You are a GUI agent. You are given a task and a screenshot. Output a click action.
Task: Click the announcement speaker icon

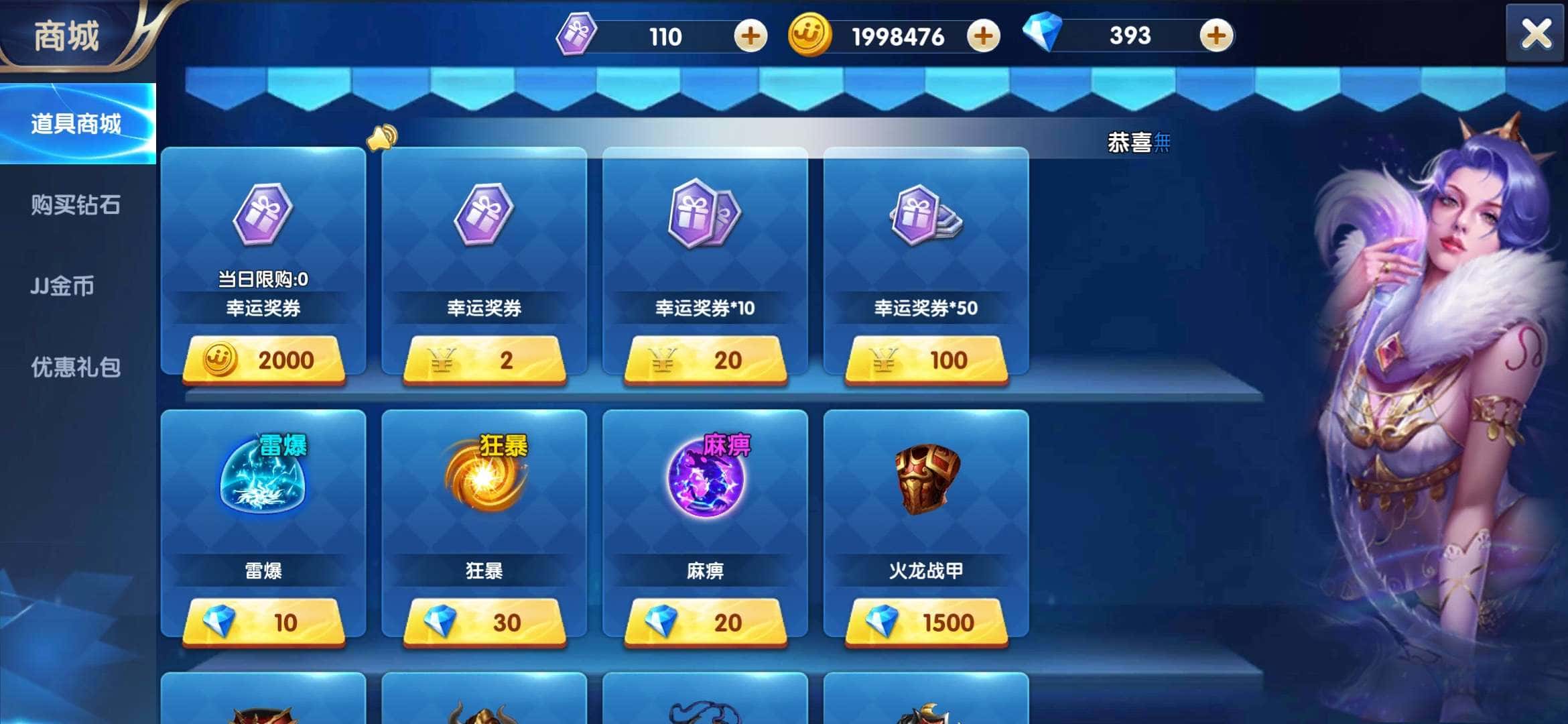point(382,137)
